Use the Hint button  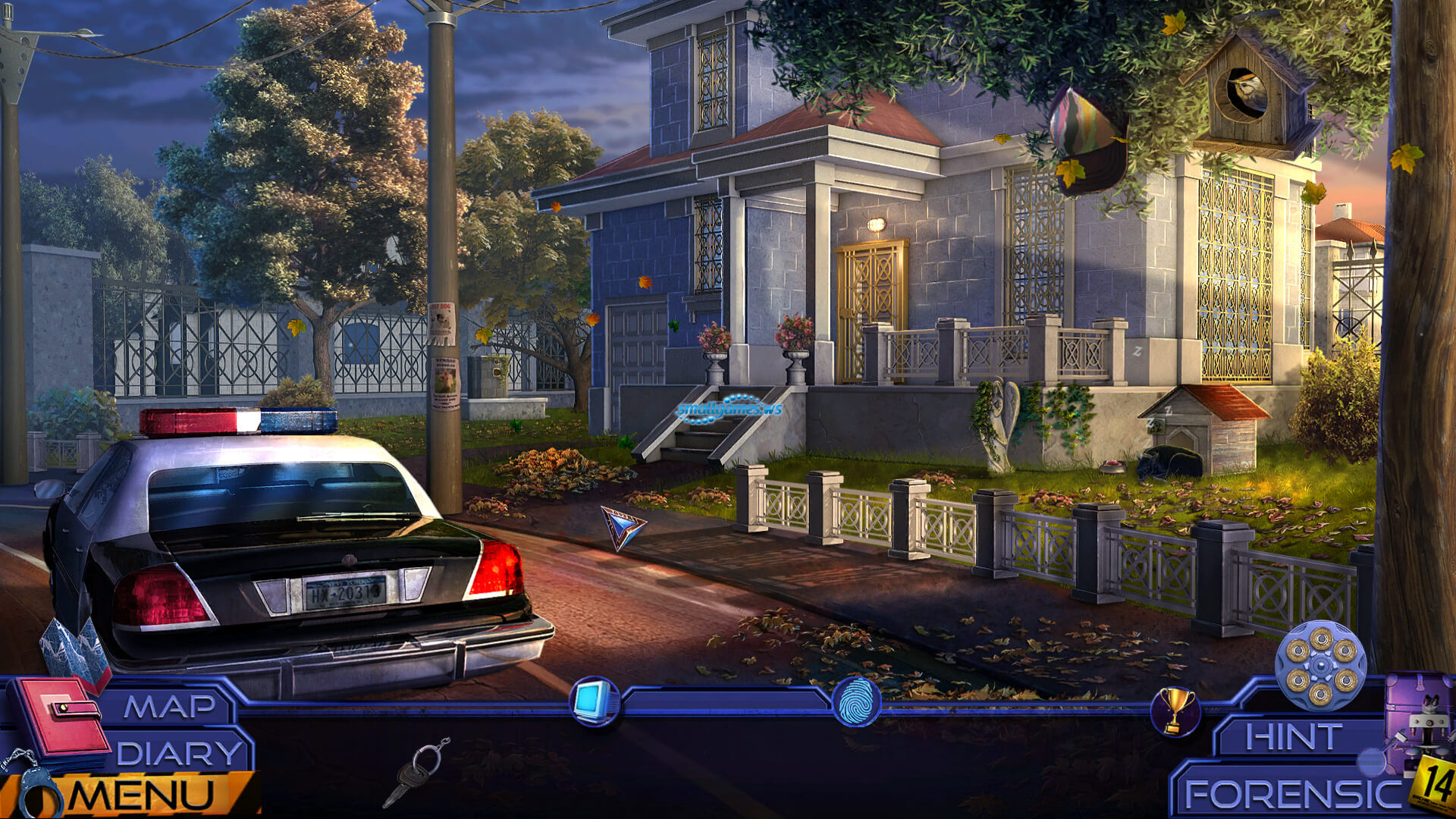click(1292, 736)
